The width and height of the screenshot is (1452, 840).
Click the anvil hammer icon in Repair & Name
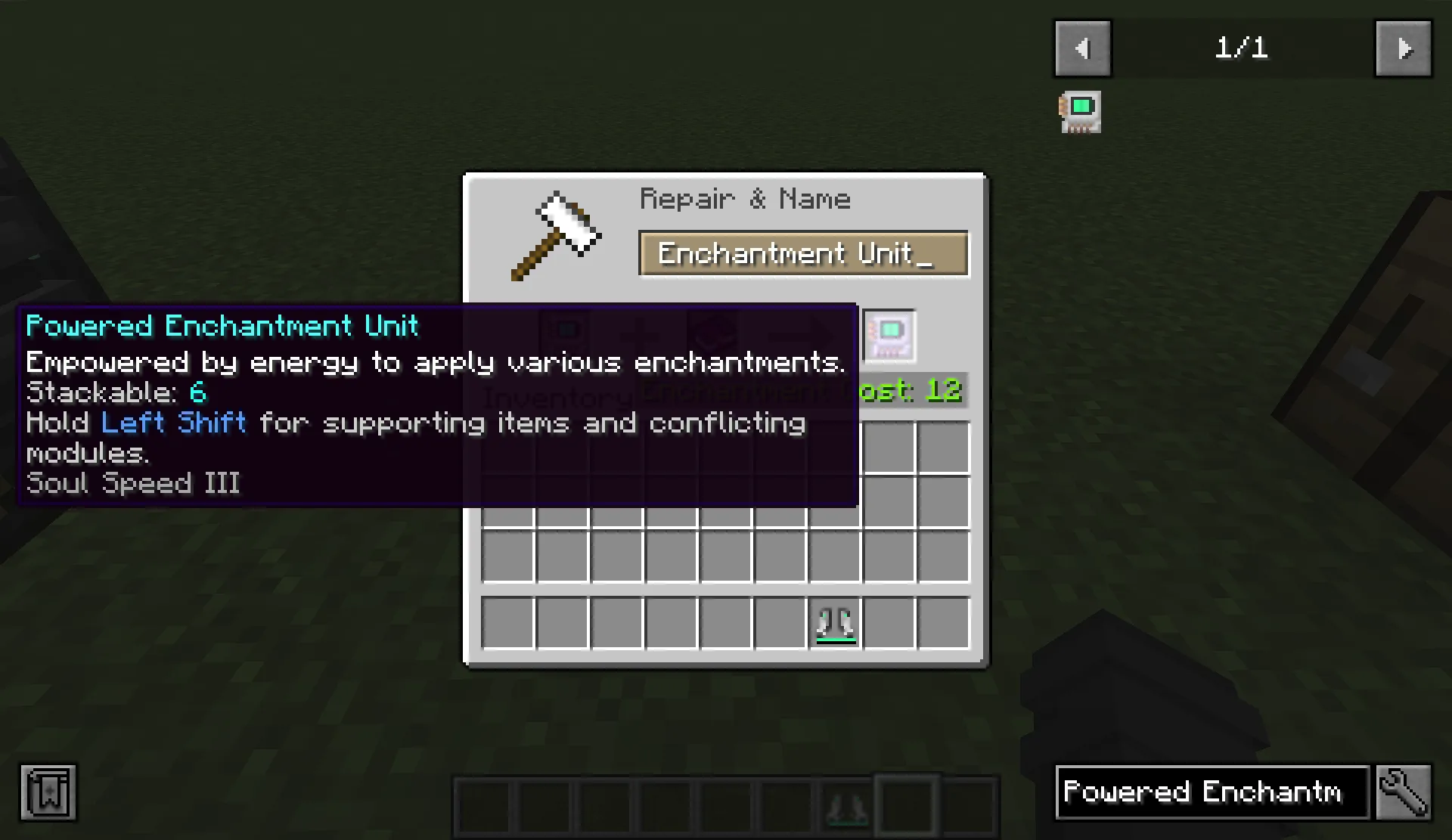[554, 234]
